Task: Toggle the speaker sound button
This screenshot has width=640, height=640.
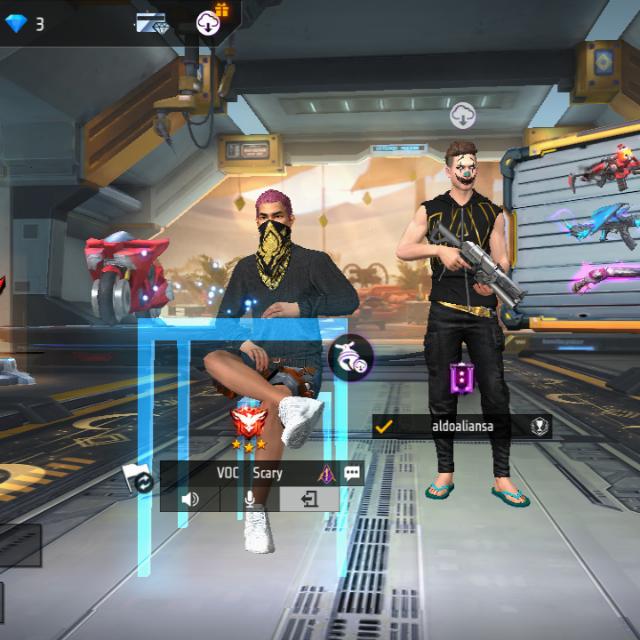Action: coord(190,498)
